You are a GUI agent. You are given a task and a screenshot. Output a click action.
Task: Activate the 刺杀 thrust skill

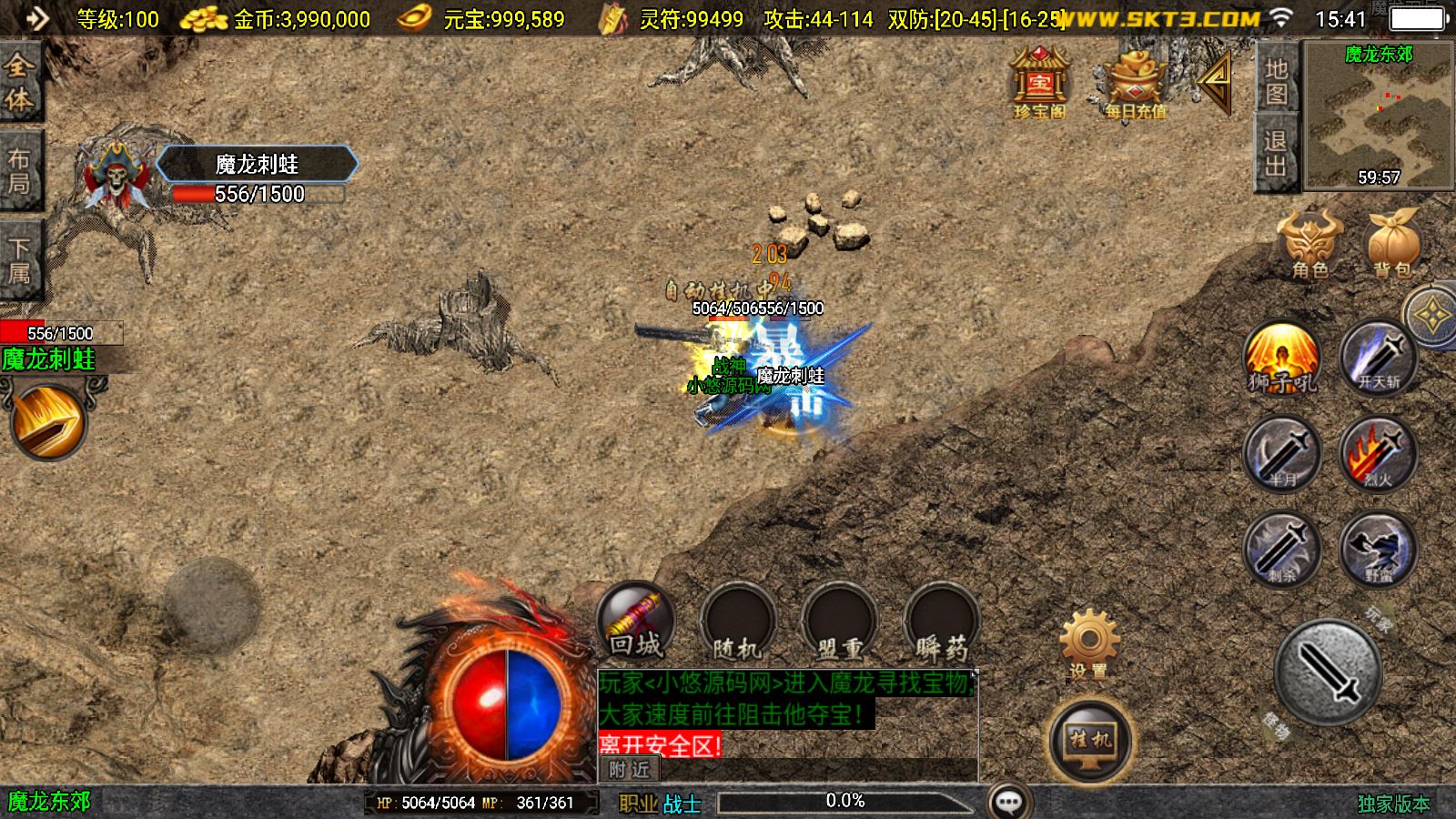tap(1281, 549)
